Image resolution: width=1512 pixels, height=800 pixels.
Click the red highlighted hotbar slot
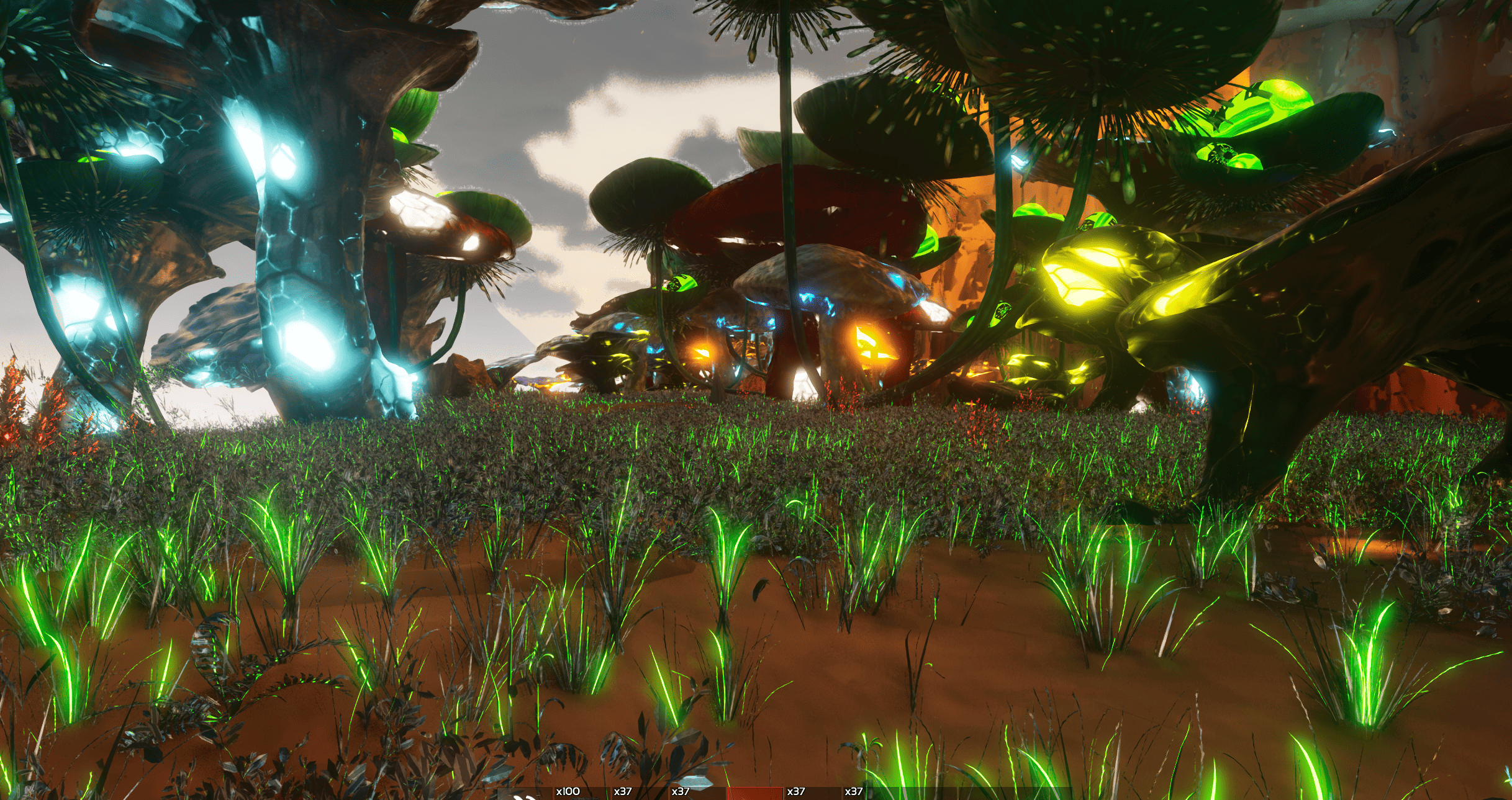[754, 793]
